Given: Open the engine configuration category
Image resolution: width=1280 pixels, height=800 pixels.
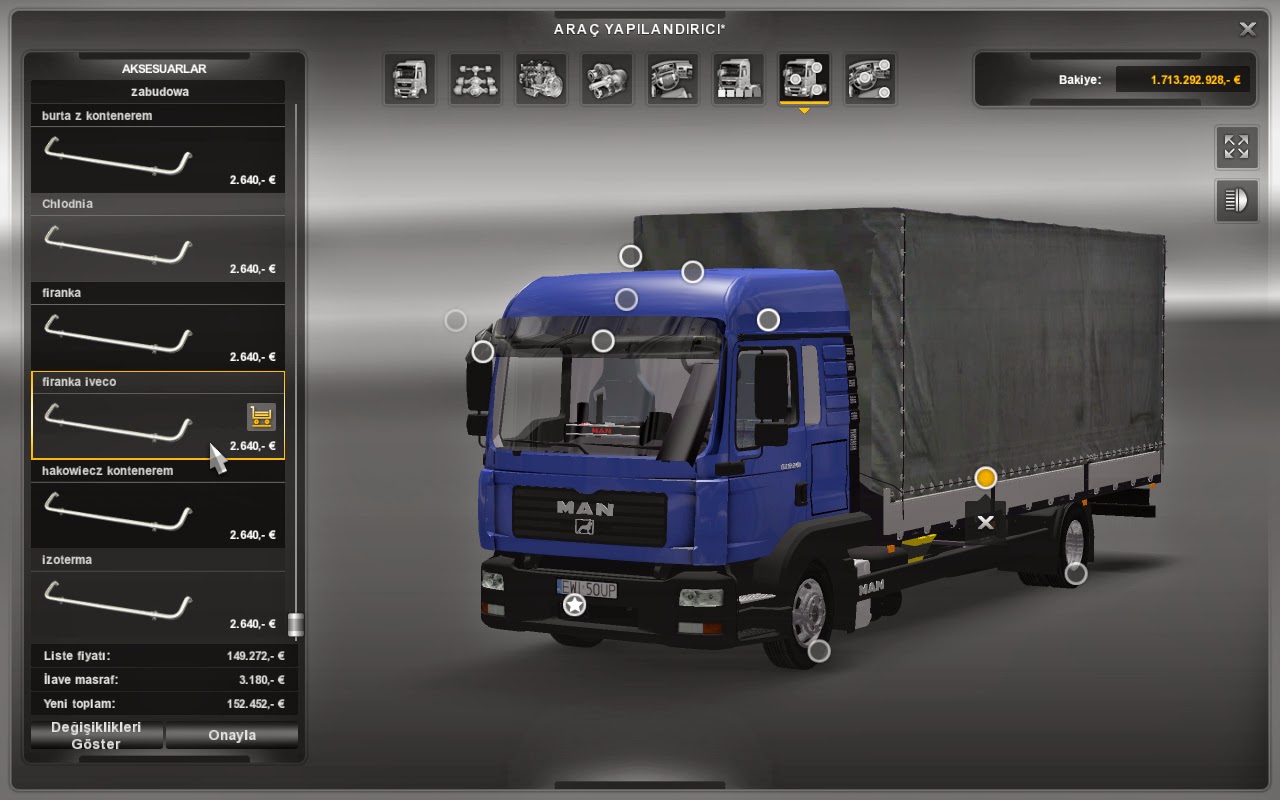Looking at the screenshot, I should click(x=541, y=78).
